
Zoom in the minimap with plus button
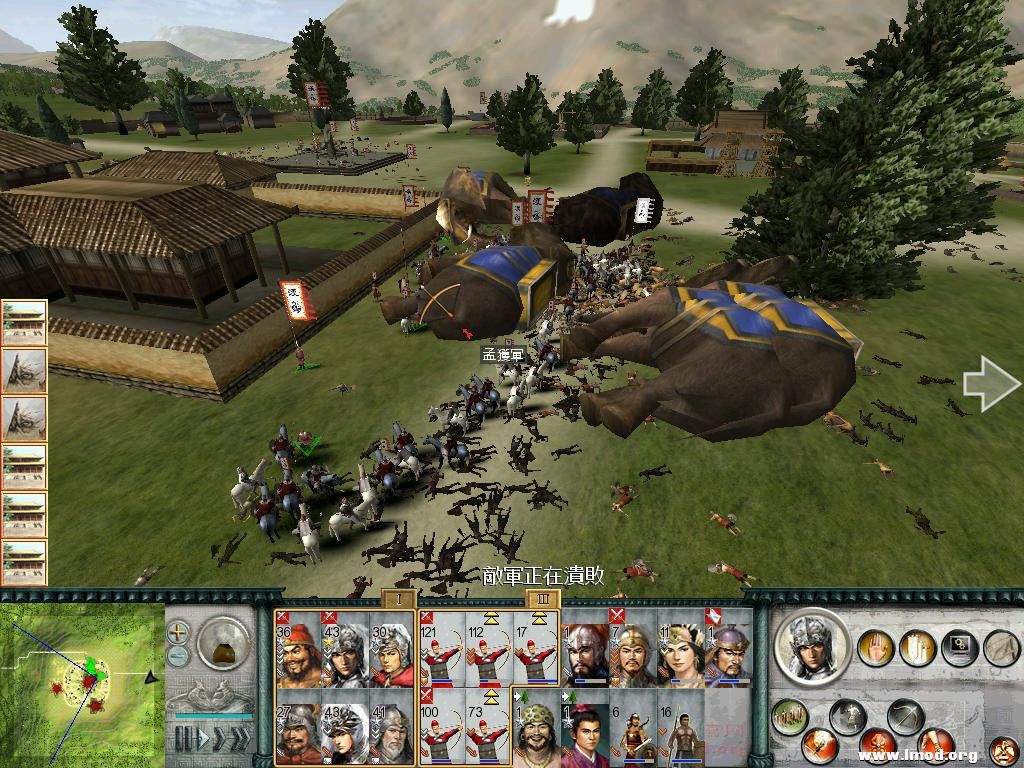point(178,633)
